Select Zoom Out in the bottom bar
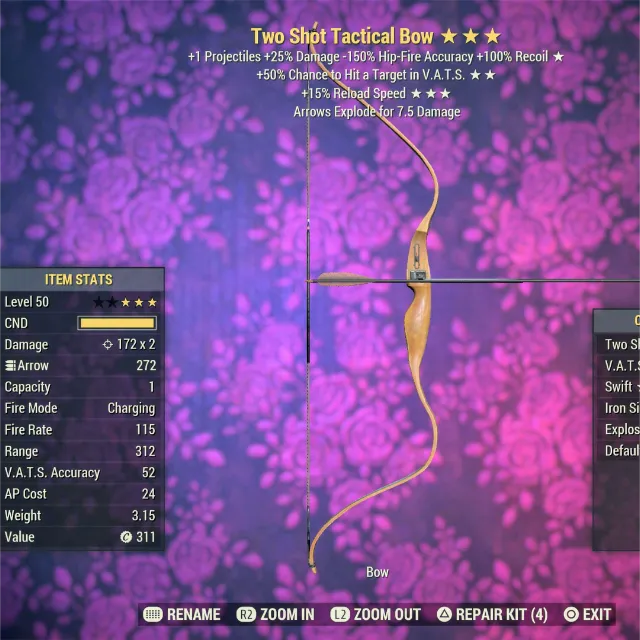 (376, 614)
